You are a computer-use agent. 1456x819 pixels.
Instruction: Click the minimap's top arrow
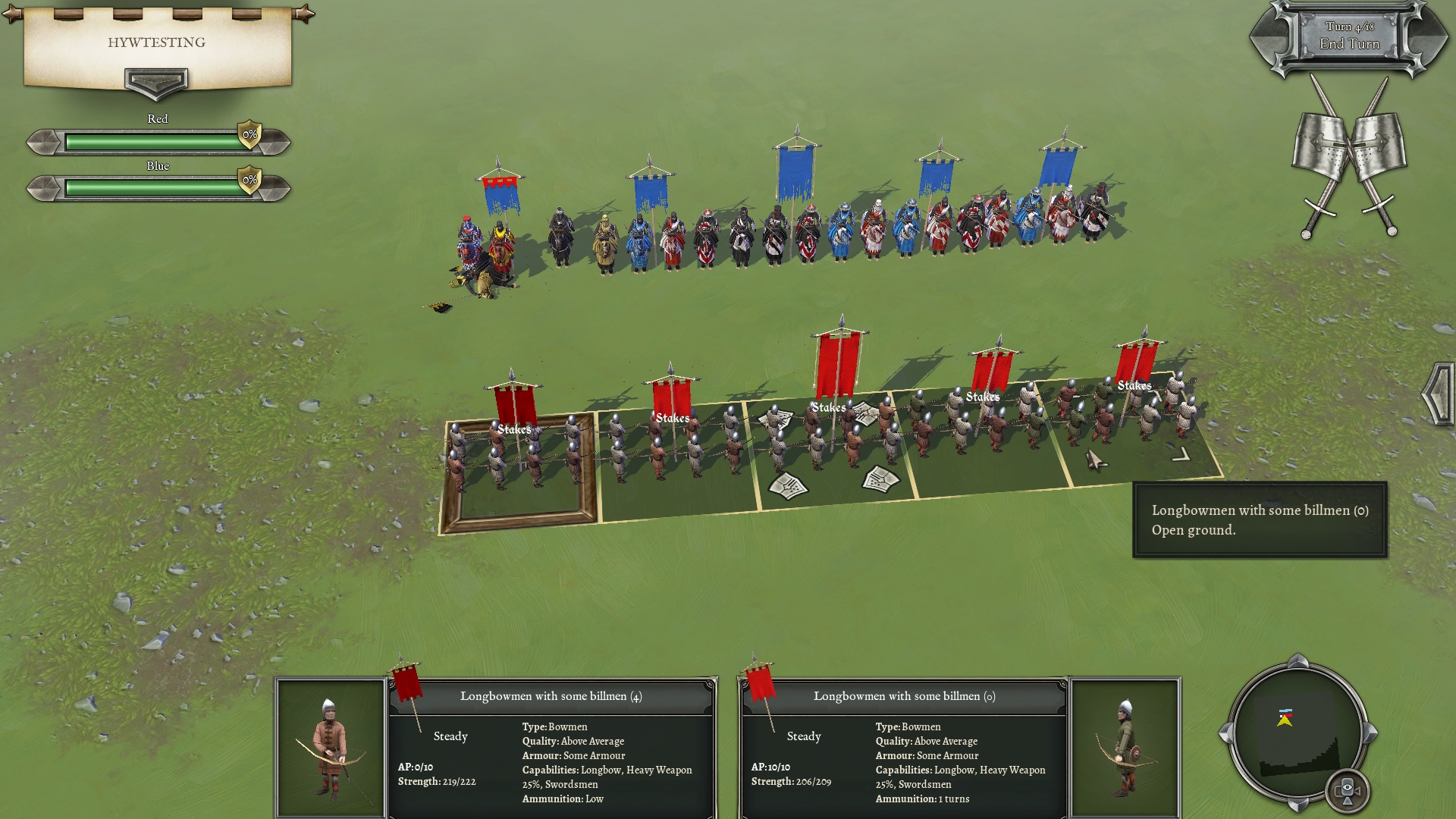(x=1298, y=661)
